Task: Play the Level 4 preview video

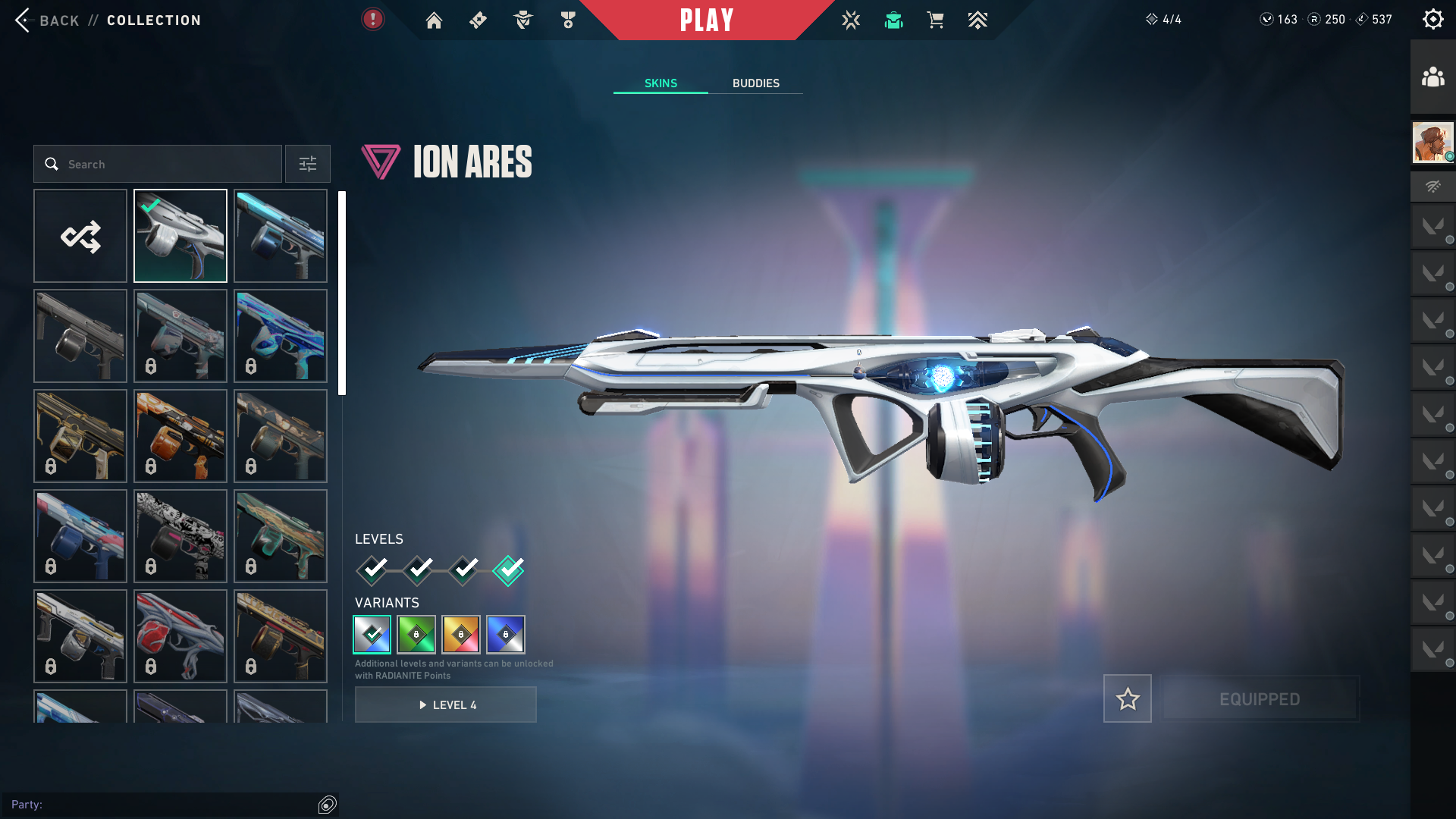Action: click(x=446, y=705)
